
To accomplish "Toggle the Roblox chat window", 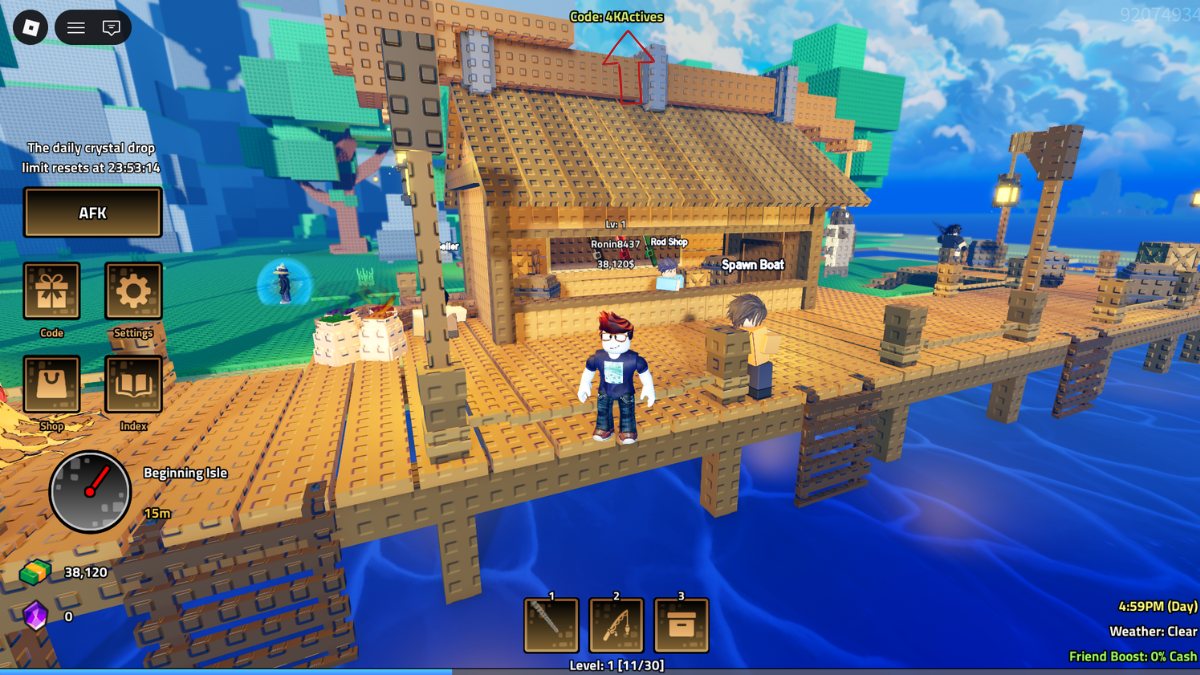I will (111, 28).
